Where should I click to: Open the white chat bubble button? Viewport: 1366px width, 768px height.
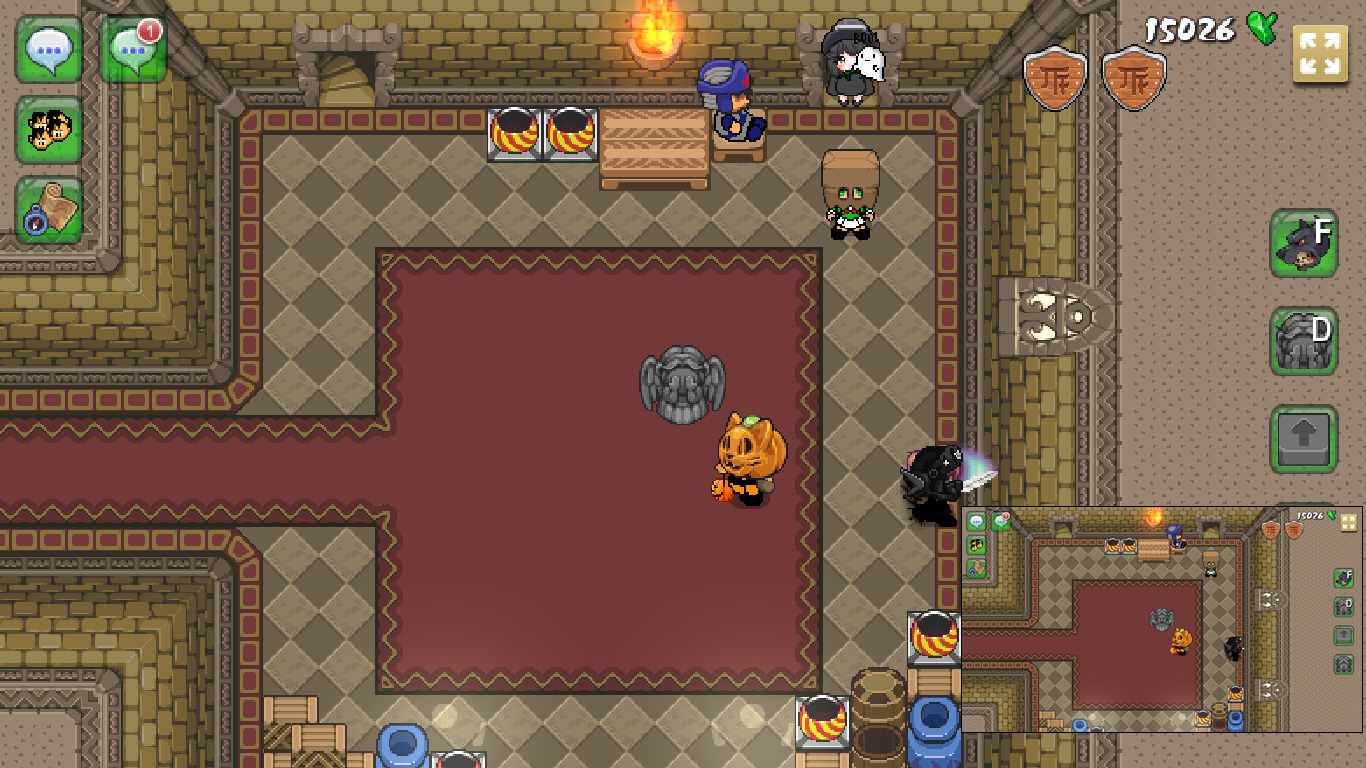(48, 49)
